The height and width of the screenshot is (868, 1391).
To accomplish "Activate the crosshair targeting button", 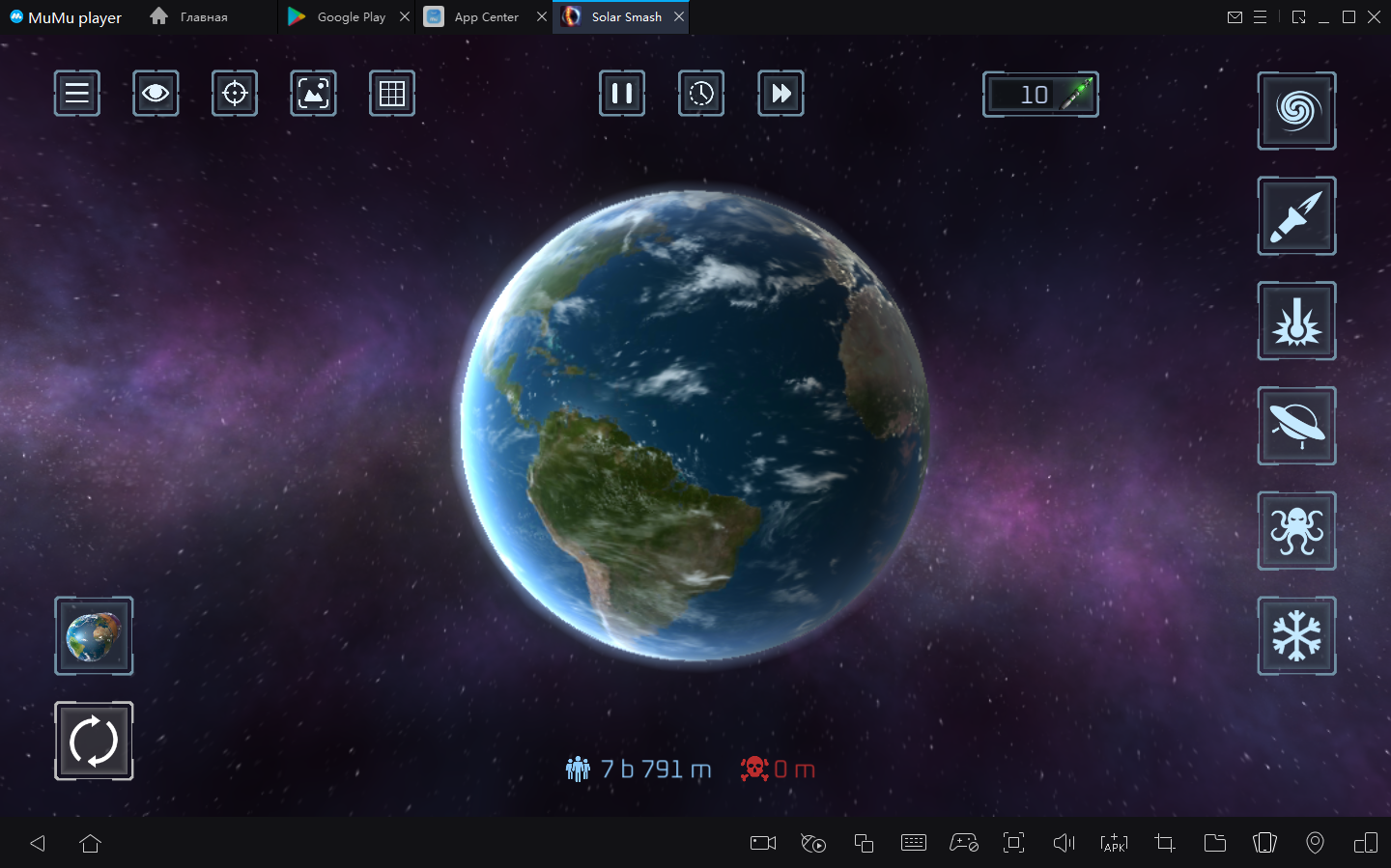I will [x=235, y=94].
